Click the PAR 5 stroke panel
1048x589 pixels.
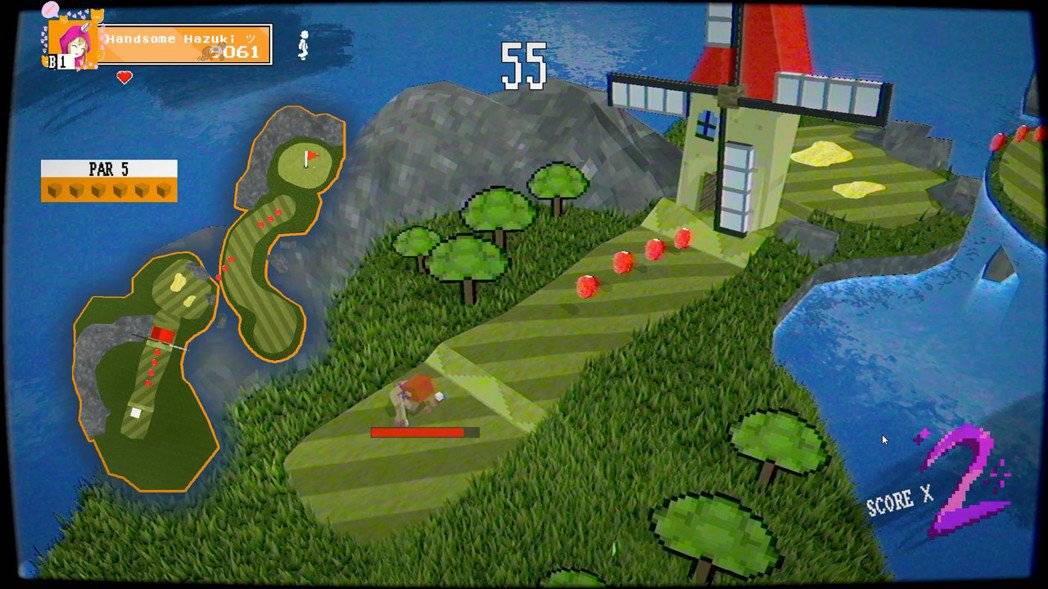pyautogui.click(x=109, y=180)
